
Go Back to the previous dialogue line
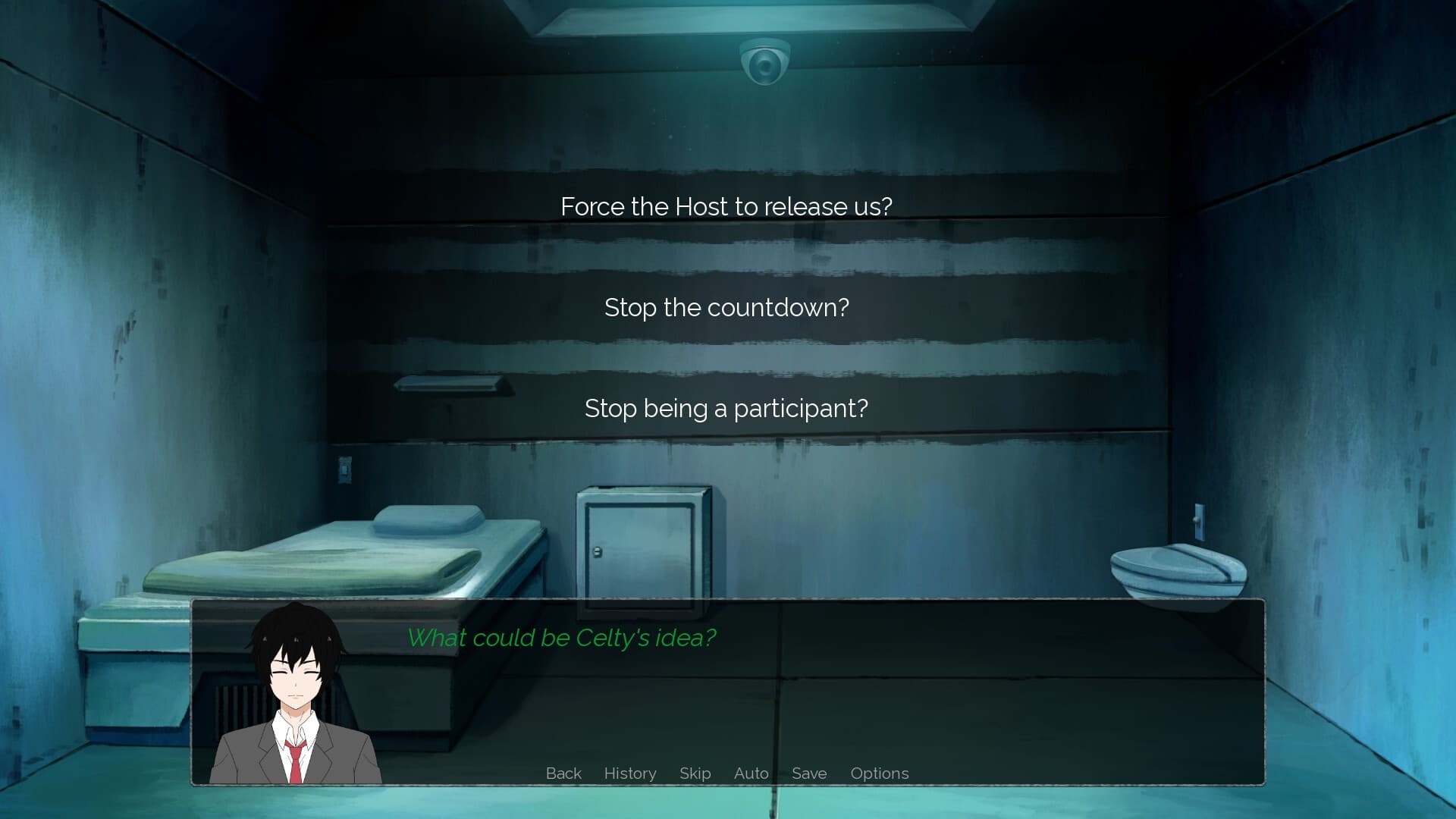[563, 773]
